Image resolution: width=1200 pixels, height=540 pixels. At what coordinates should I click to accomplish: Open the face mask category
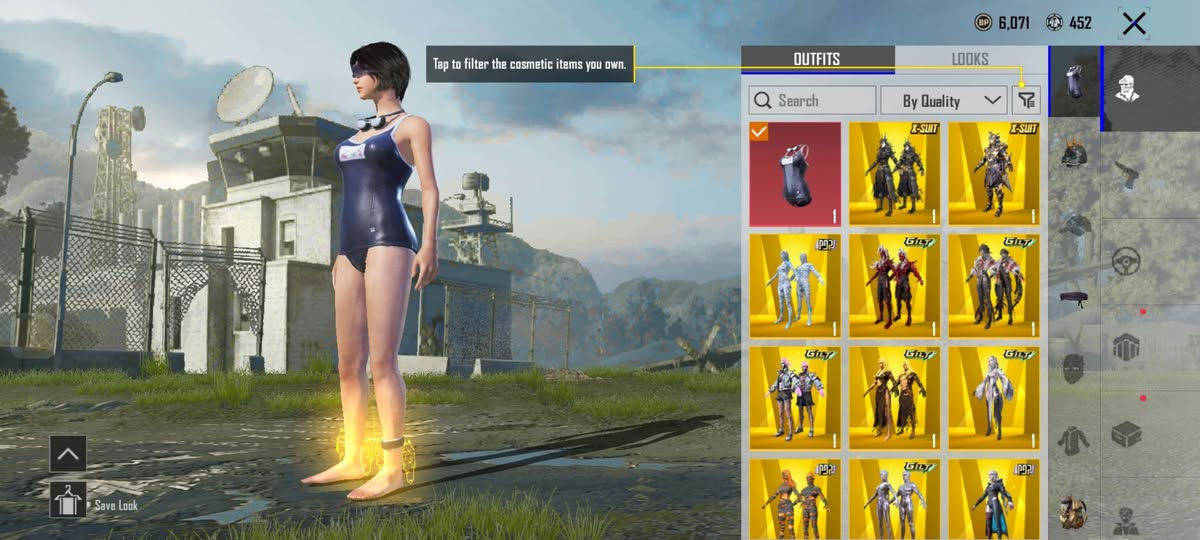pyautogui.click(x=1074, y=366)
